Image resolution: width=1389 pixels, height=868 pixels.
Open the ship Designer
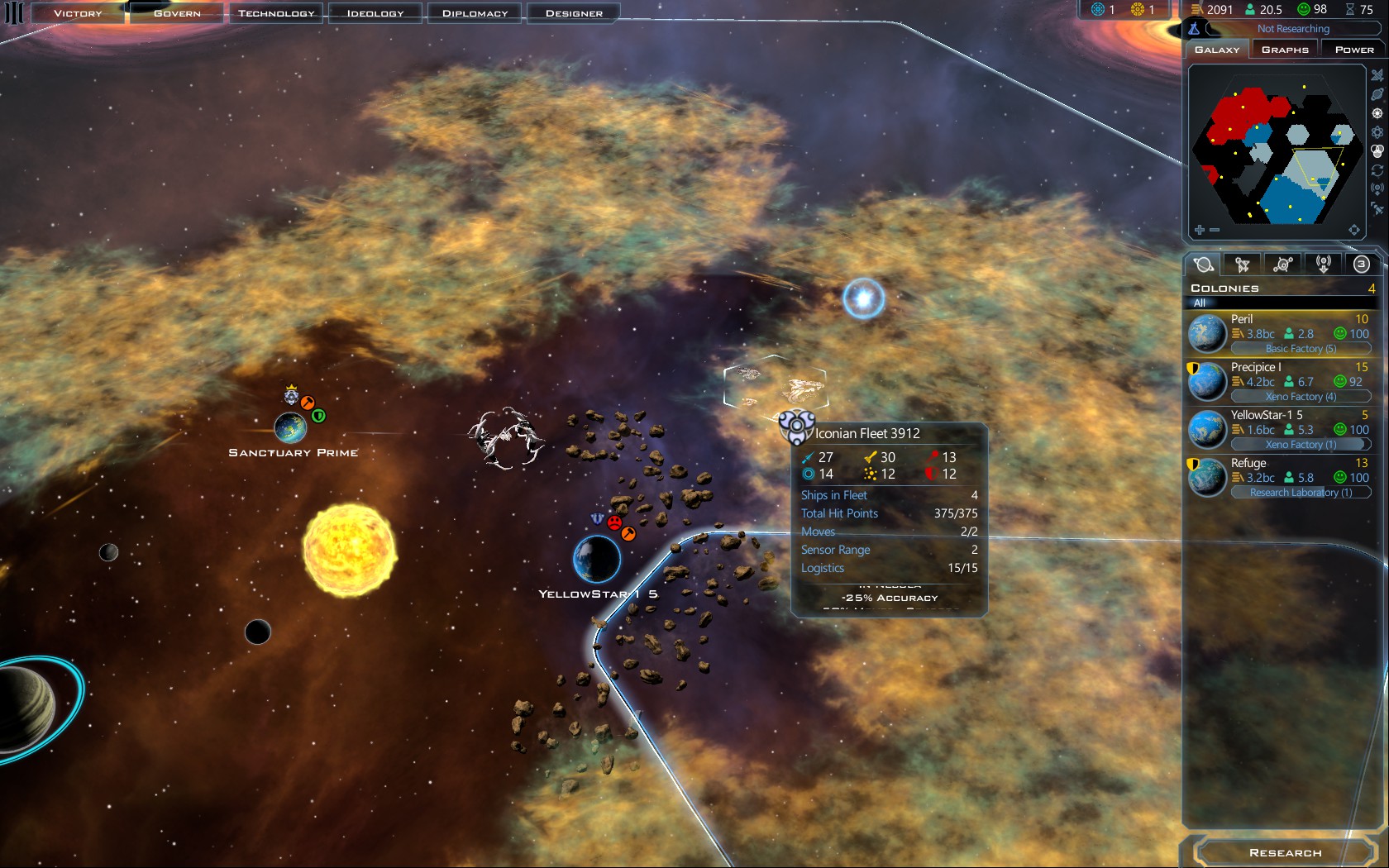pyautogui.click(x=574, y=13)
